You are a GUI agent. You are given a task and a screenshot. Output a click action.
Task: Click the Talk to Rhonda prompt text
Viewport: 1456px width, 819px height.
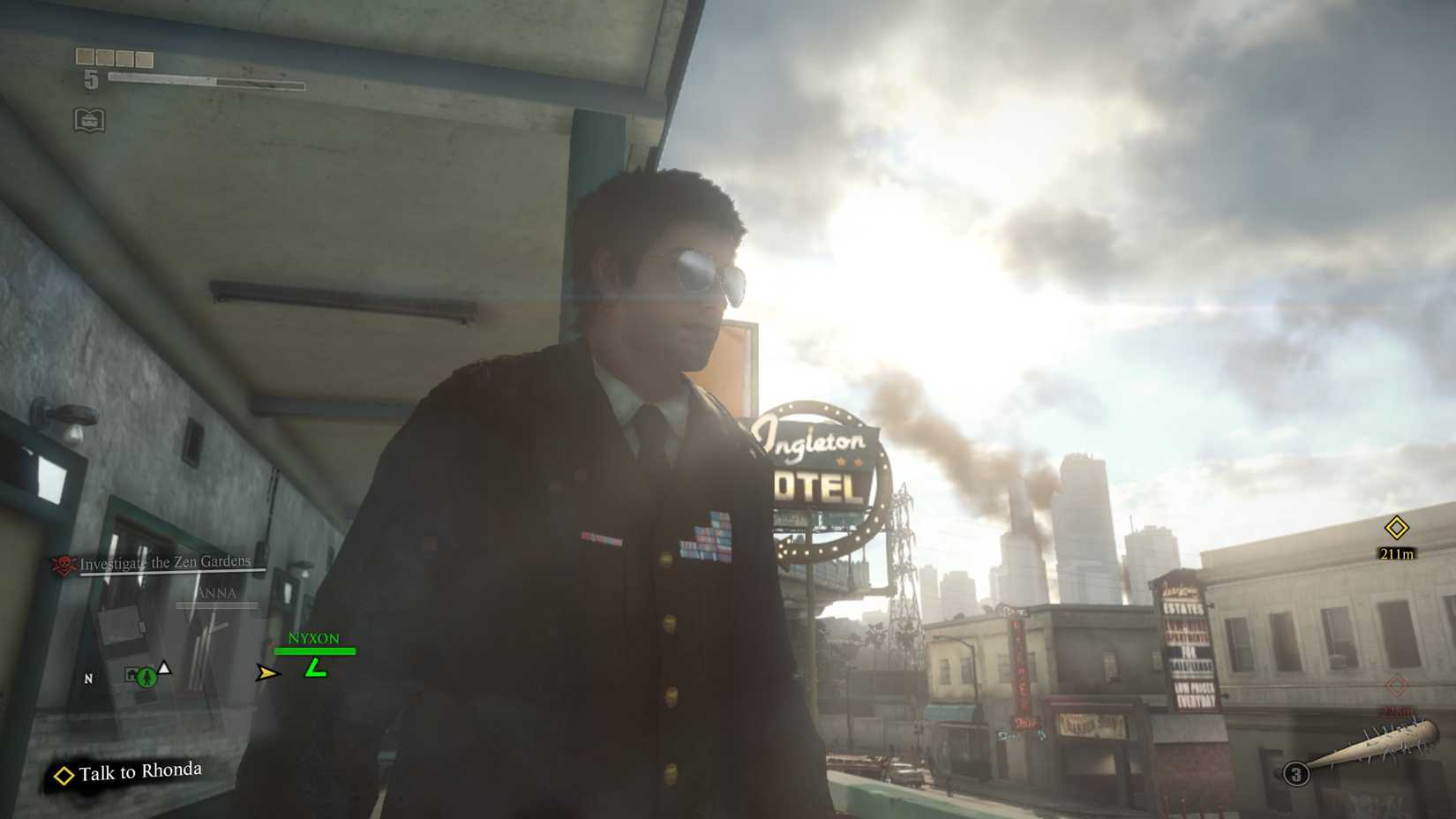coord(139,771)
